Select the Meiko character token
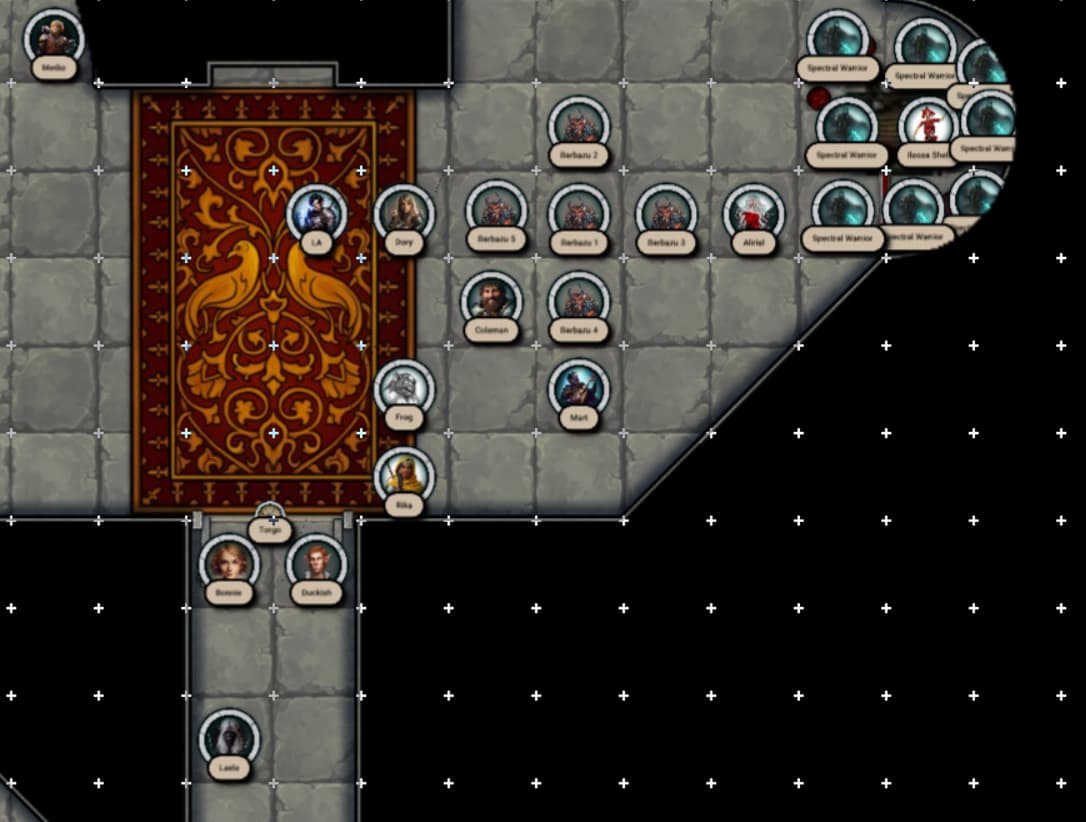The width and height of the screenshot is (1086, 822). click(x=53, y=38)
